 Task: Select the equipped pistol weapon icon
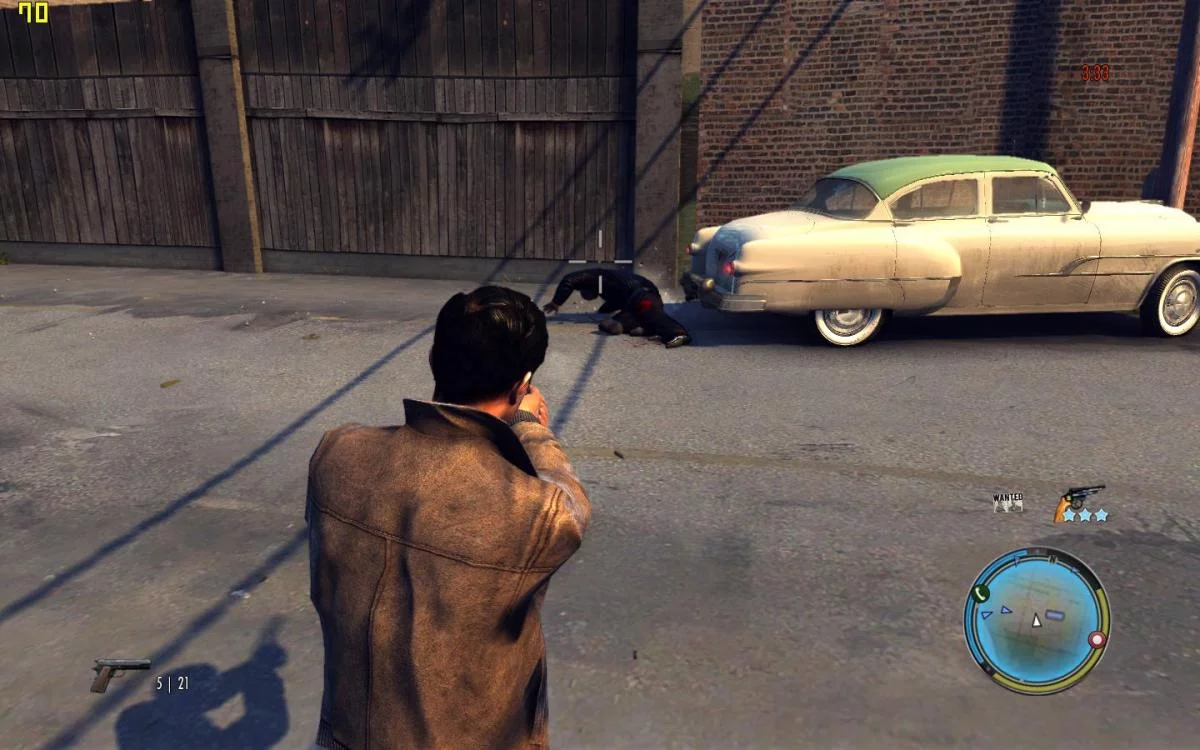click(119, 673)
